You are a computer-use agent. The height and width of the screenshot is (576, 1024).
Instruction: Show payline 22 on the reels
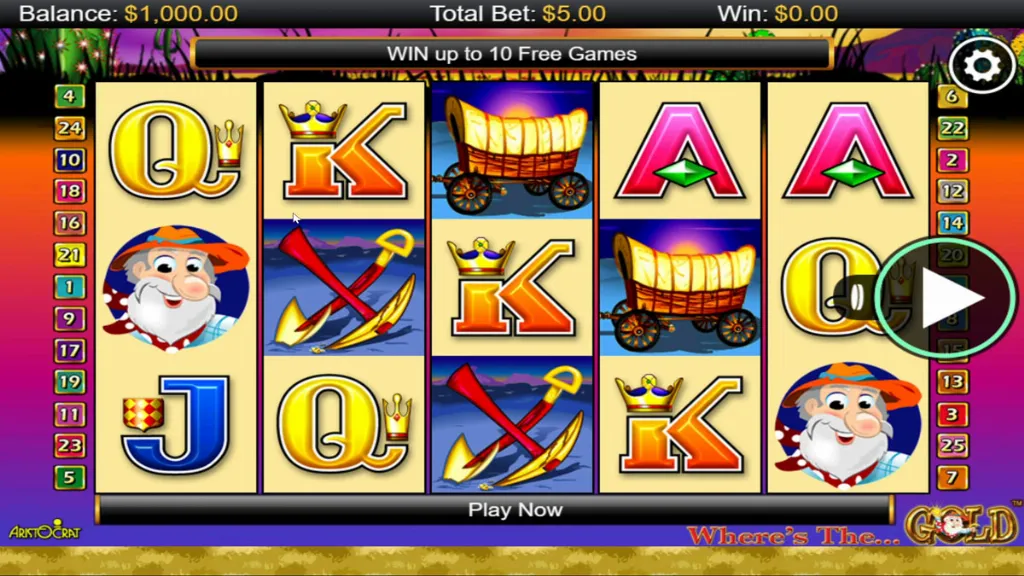(x=952, y=128)
